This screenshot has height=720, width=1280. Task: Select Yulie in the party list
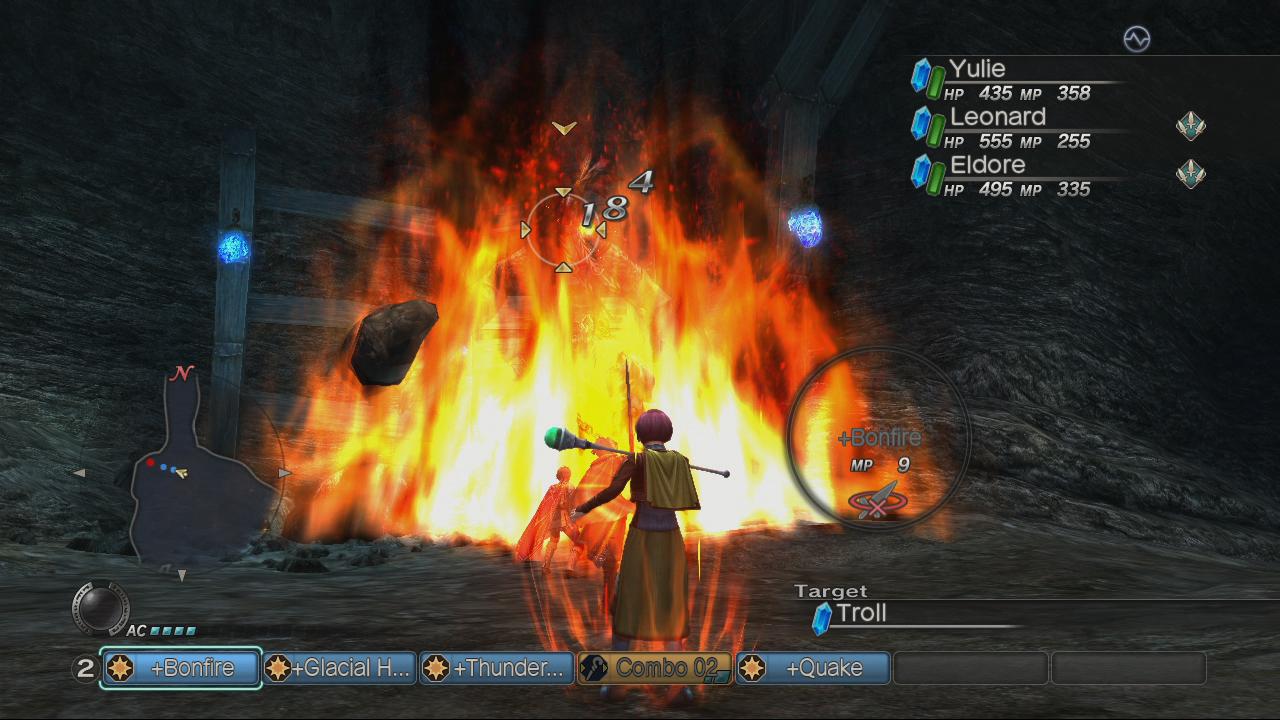click(x=977, y=69)
